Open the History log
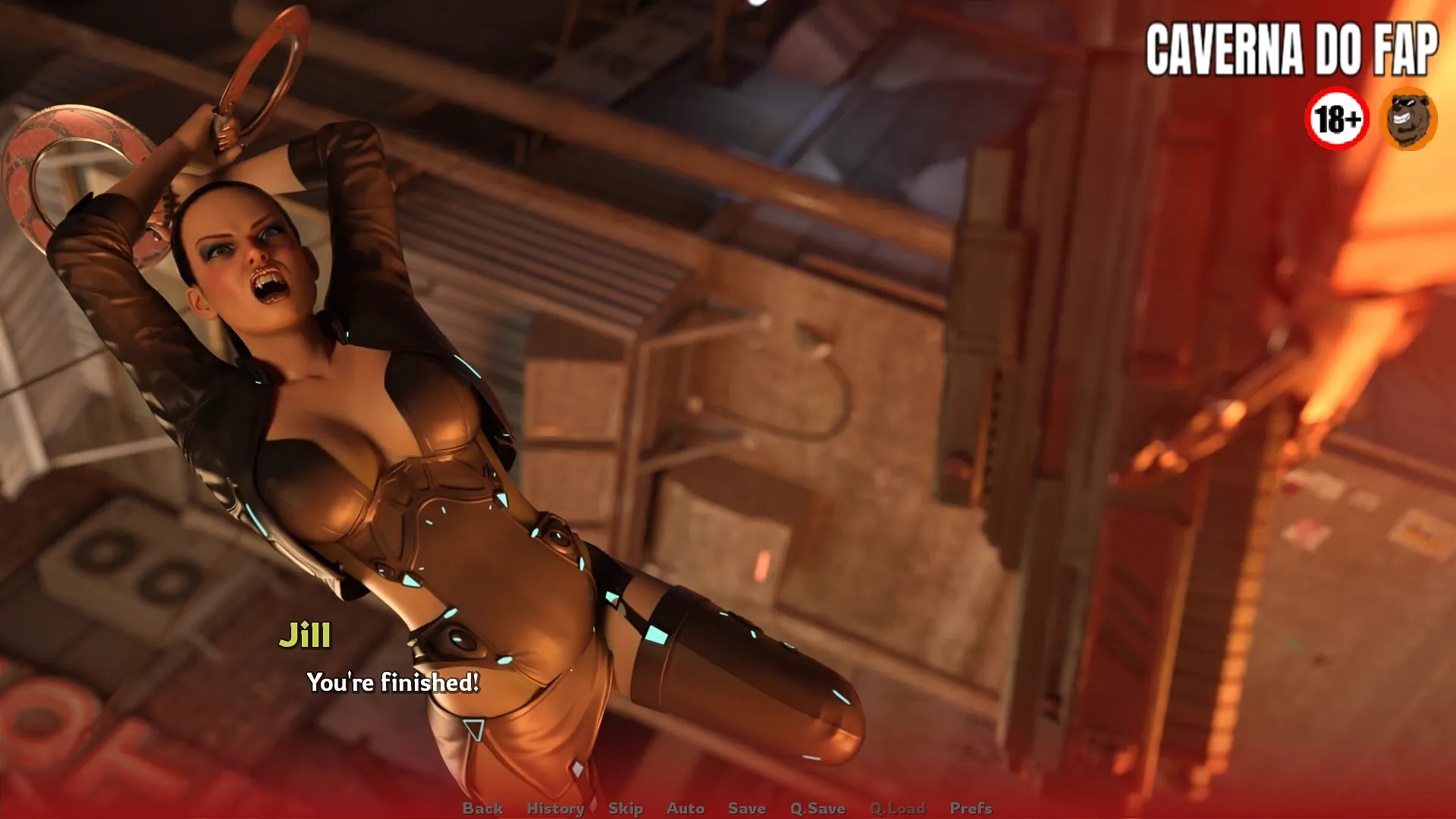Screen dimensions: 1456x819 click(555, 808)
